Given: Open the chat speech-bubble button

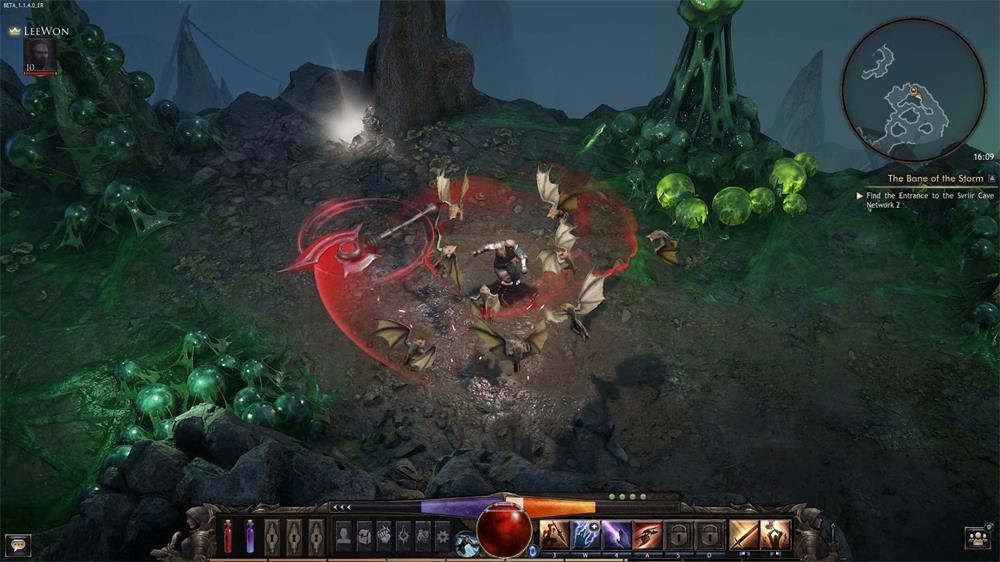Looking at the screenshot, I should (18, 544).
